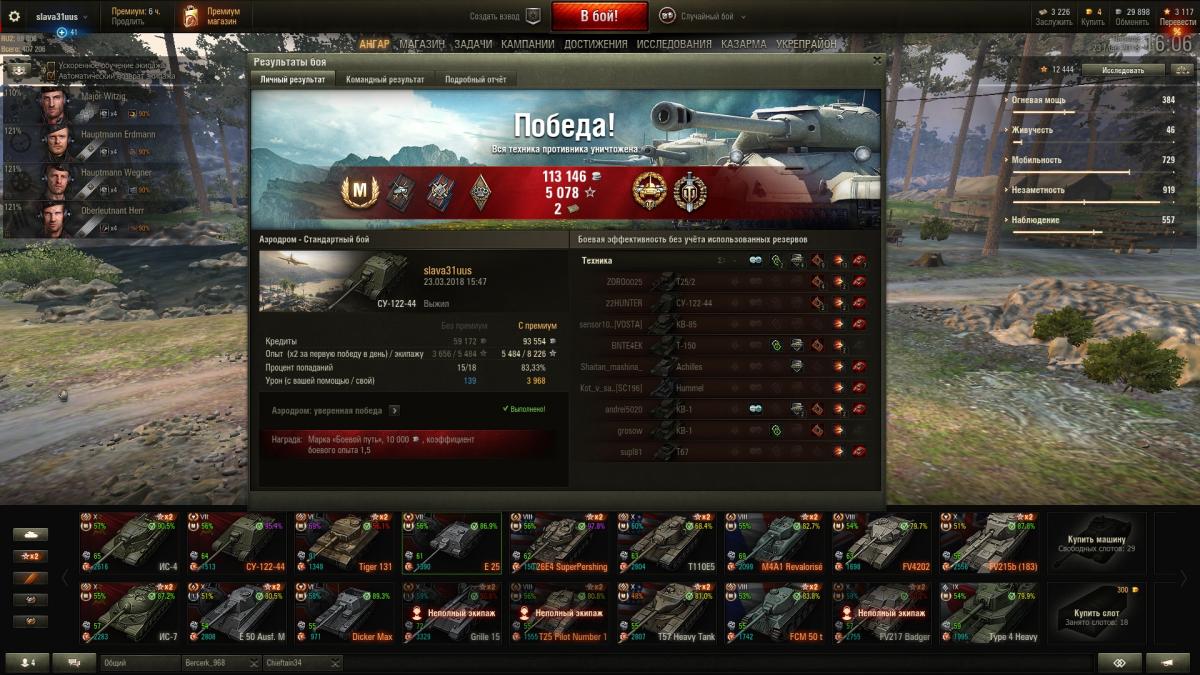
Task: Open the Подробный отчёт tab
Action: pos(475,80)
